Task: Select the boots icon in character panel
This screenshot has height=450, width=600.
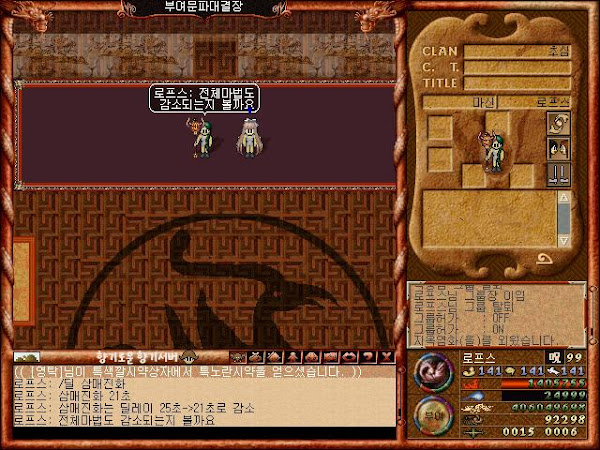Action: click(558, 174)
